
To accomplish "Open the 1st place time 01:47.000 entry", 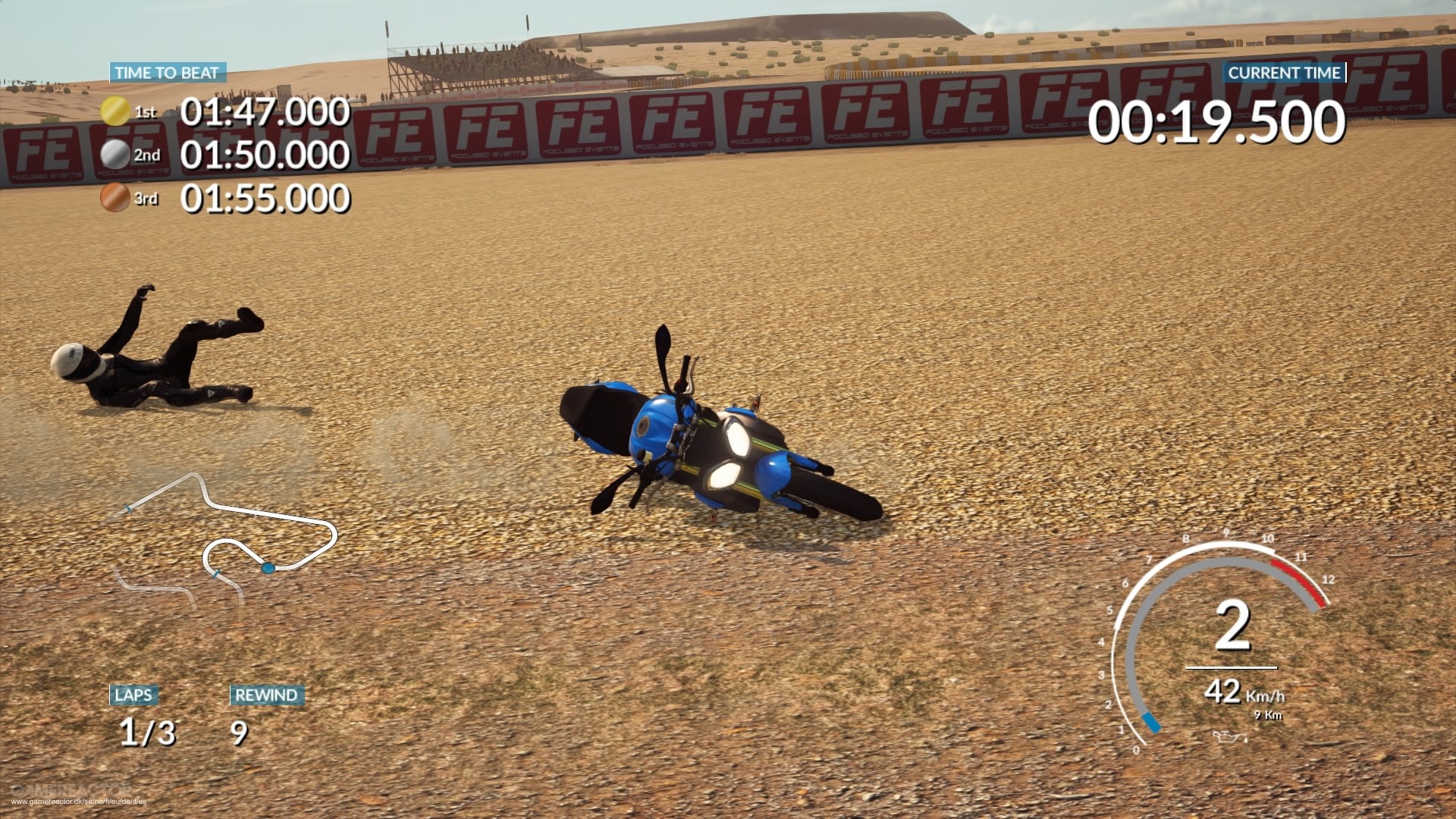I will (x=264, y=111).
